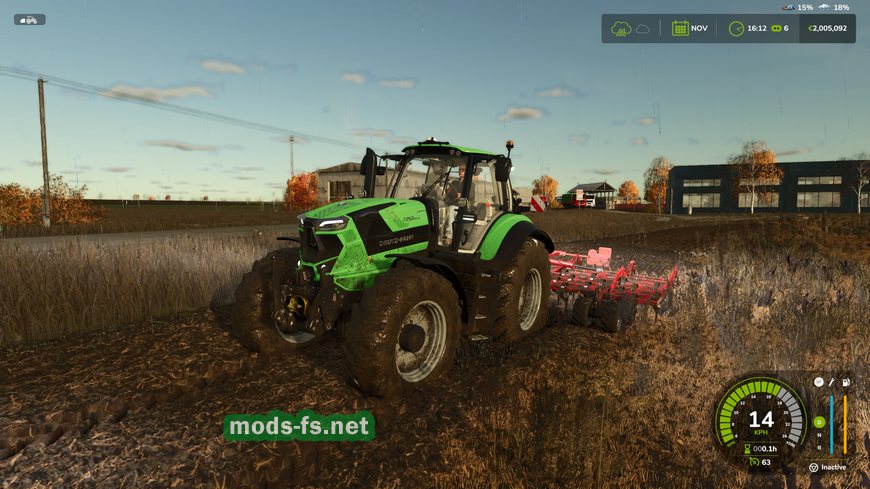Viewport: 870px width, 489px height.
Task: Select the D drive gear indicator
Action: [819, 422]
